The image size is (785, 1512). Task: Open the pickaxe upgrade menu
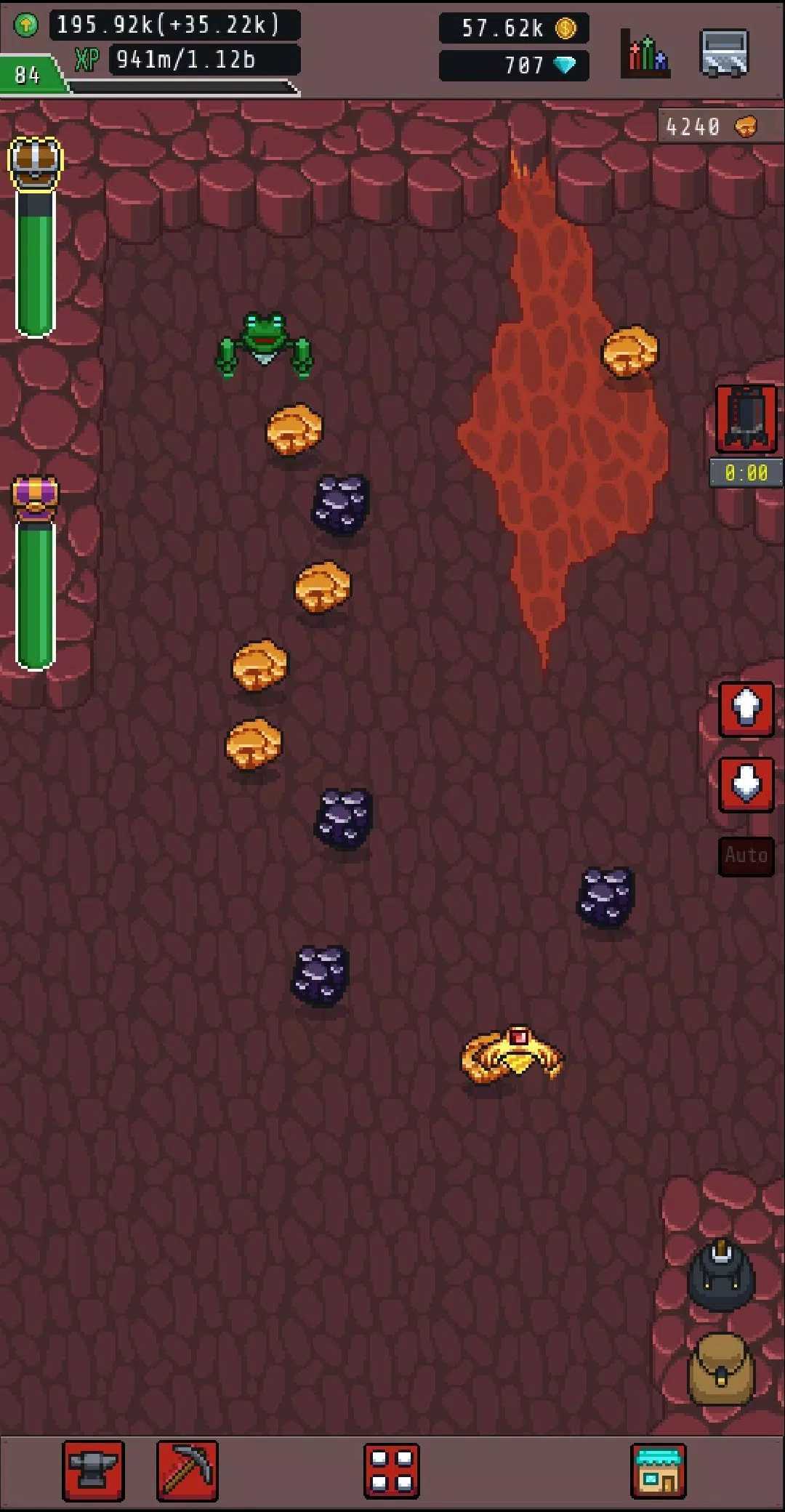tap(188, 1471)
